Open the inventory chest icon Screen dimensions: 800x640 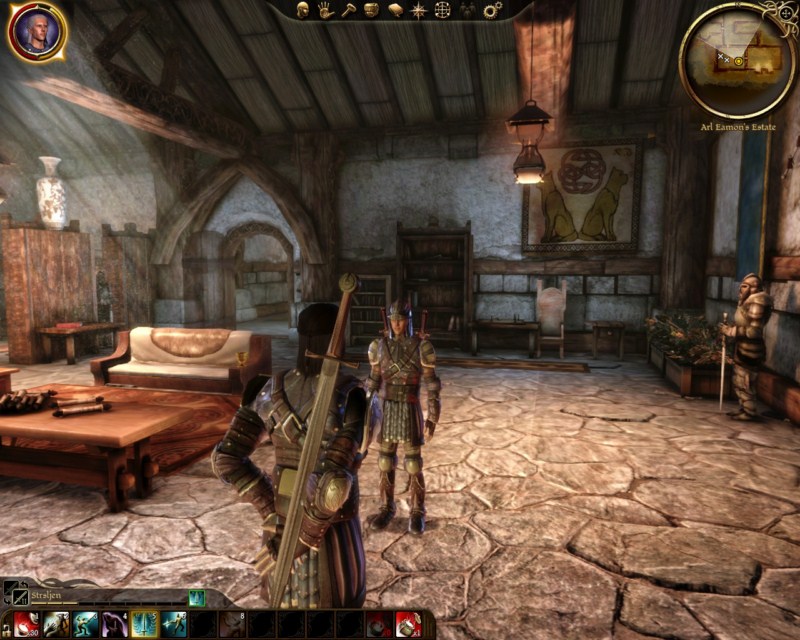point(372,10)
